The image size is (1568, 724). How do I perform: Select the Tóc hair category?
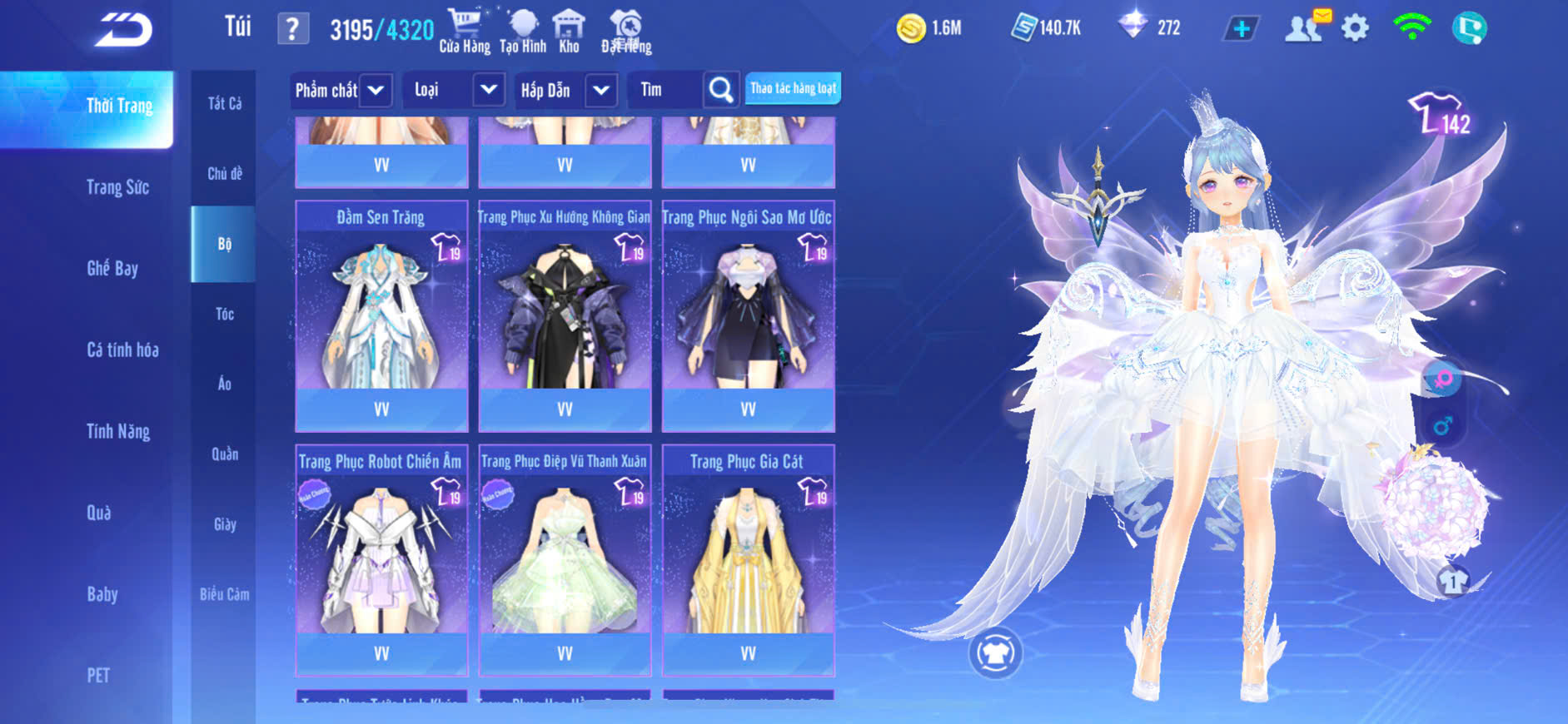[225, 314]
